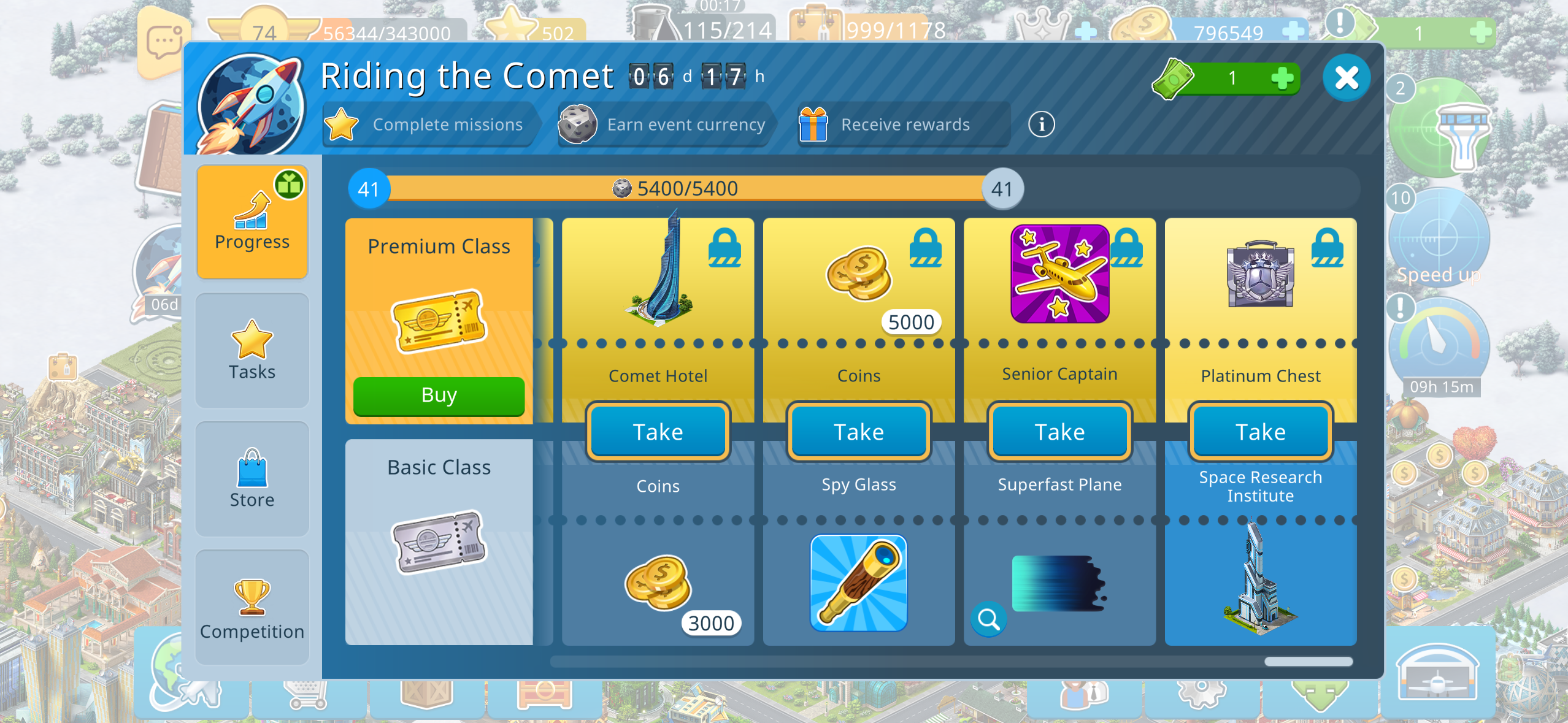Select the Spy Glass reward icon
The width and height of the screenshot is (1568, 723).
tap(858, 583)
